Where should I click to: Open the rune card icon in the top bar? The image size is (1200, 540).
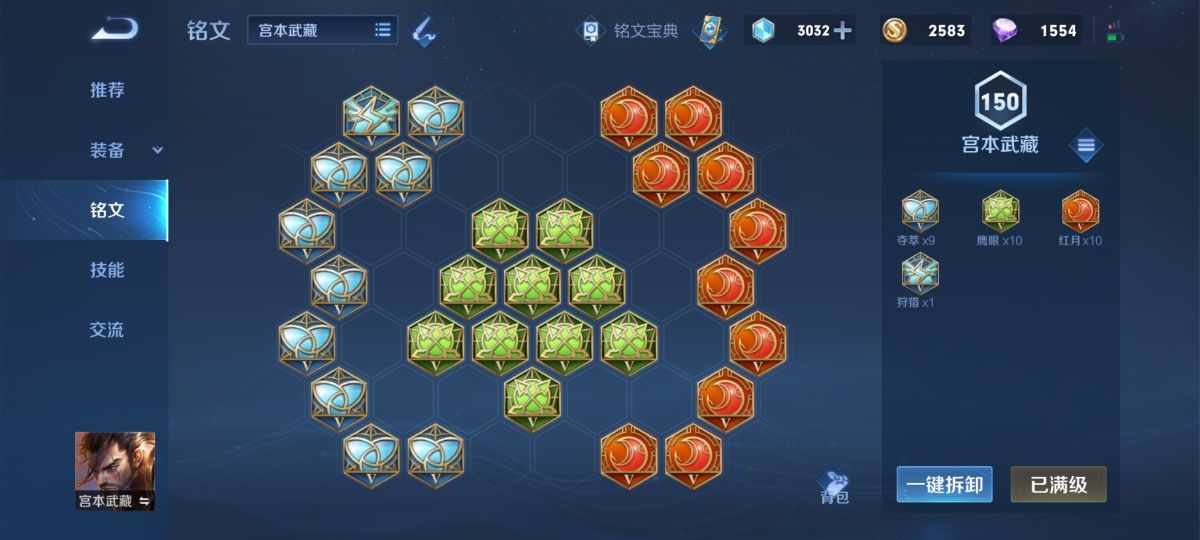709,31
